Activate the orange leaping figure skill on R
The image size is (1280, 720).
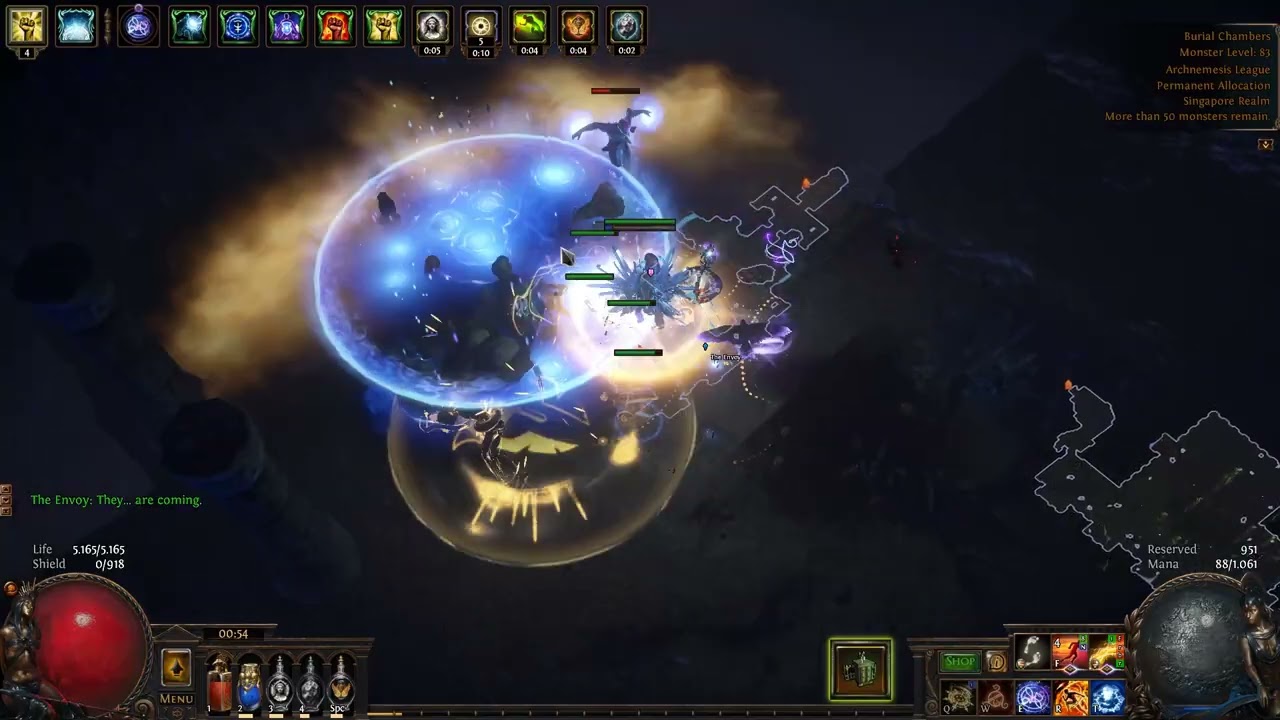(x=1070, y=697)
